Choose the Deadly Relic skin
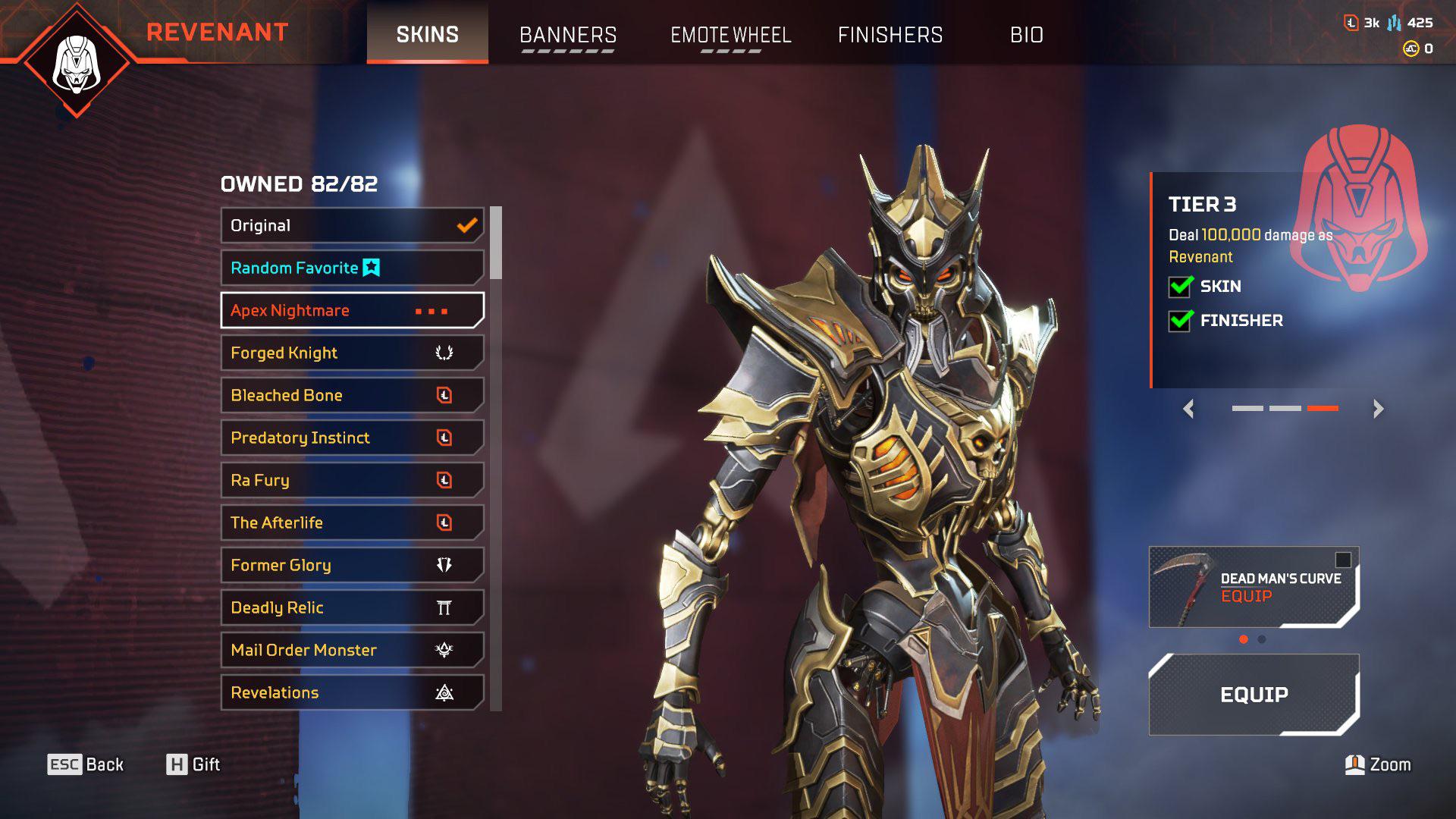The width and height of the screenshot is (1456, 819). click(x=352, y=607)
